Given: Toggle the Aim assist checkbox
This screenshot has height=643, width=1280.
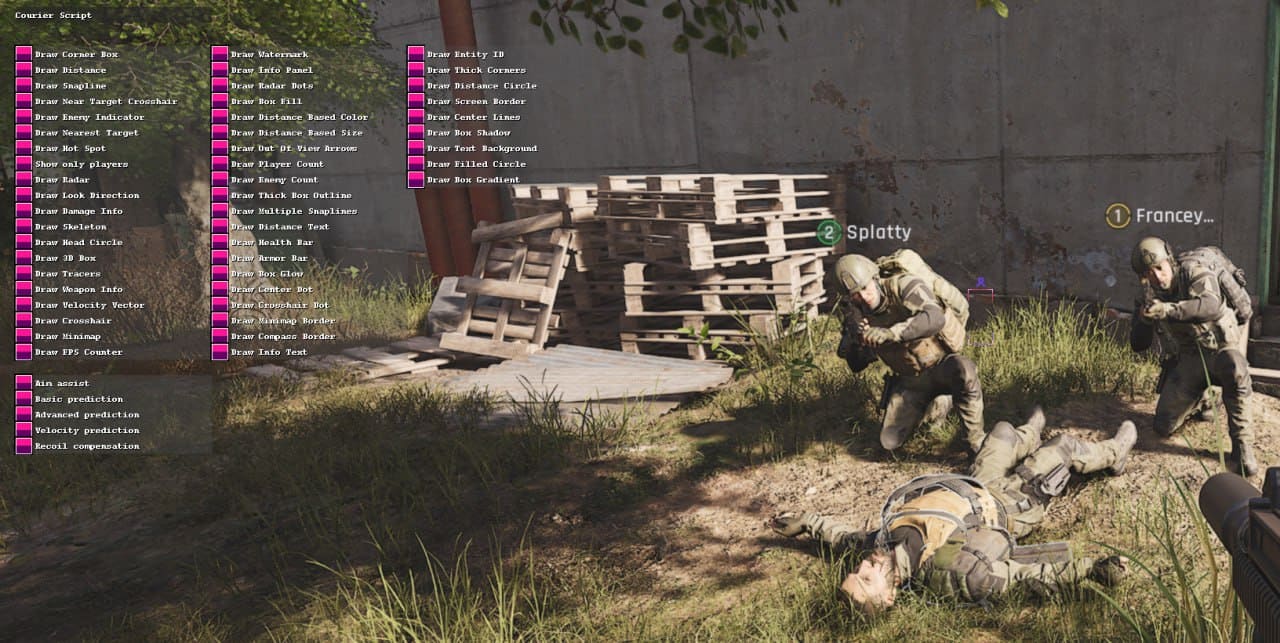Looking at the screenshot, I should coord(23,383).
